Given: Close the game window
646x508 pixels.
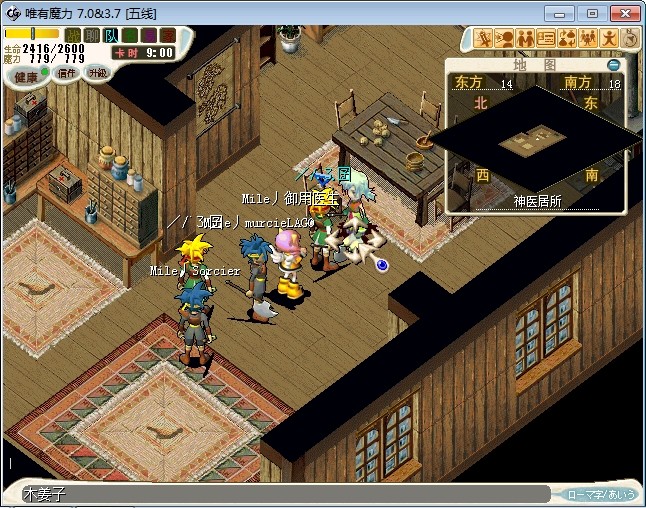Looking at the screenshot, I should click(x=622, y=13).
